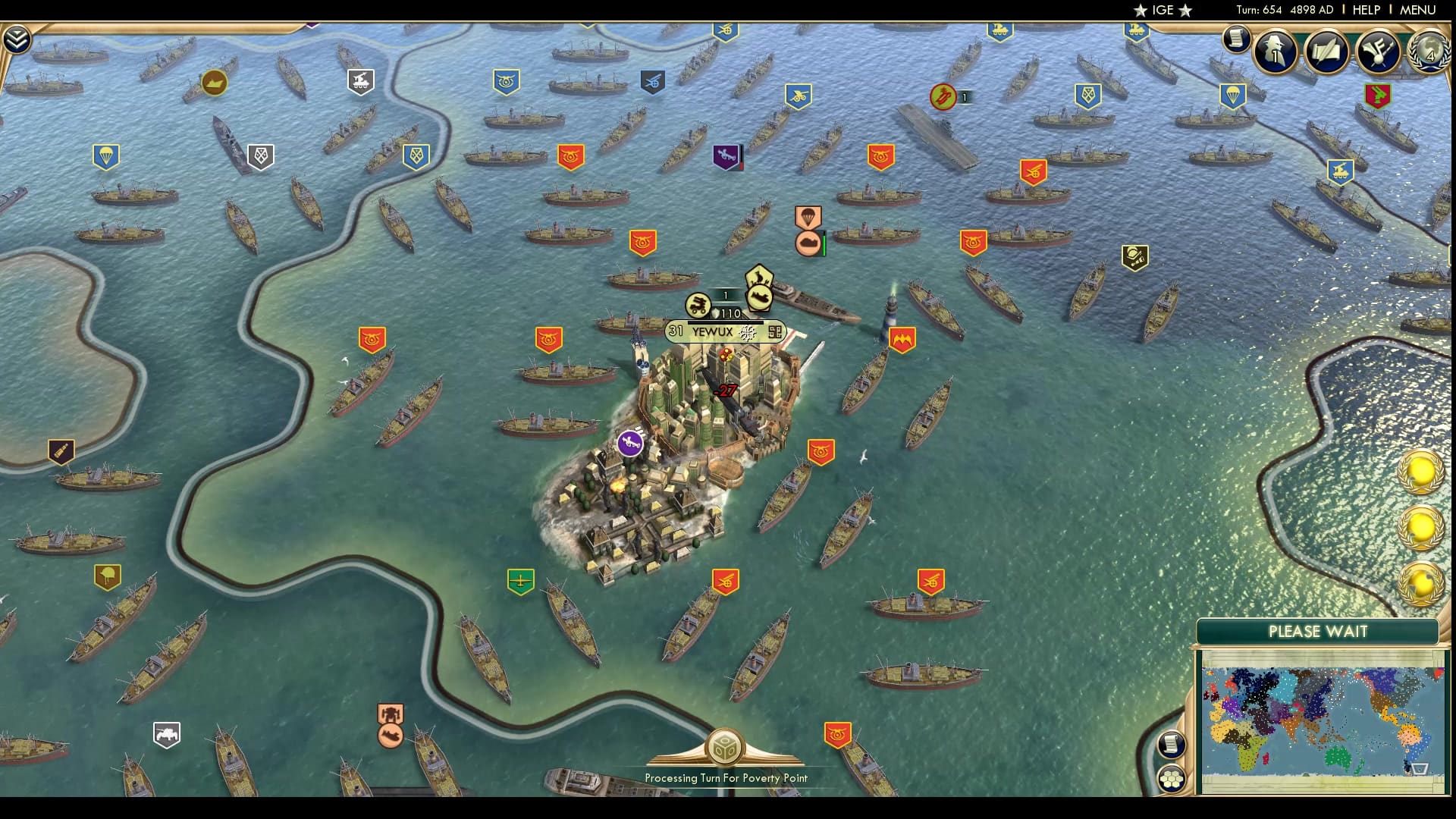Select the purple Great Prophet icon on Yewux

632,443
